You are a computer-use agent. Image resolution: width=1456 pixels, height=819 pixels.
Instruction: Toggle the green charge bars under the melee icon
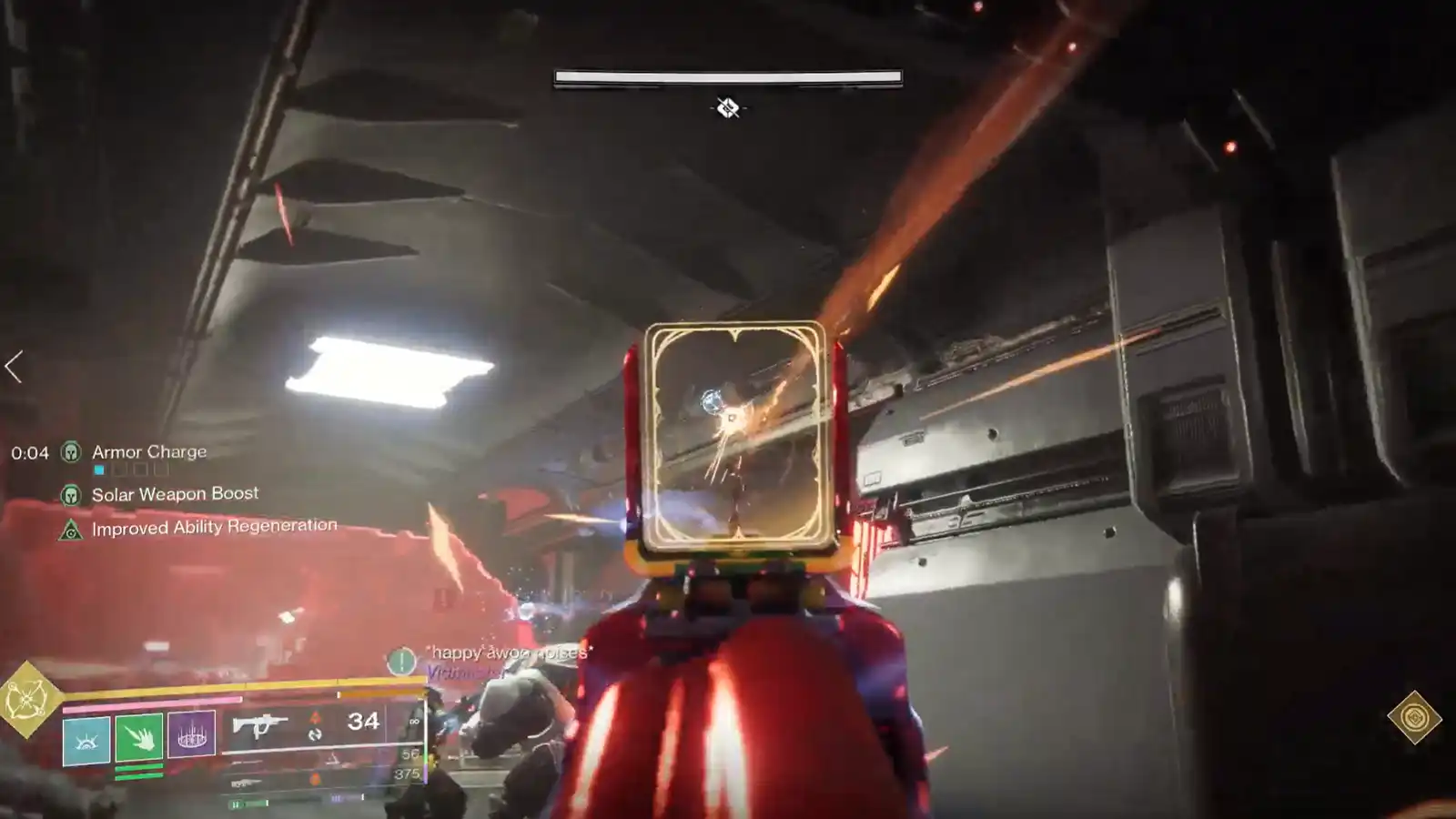(x=138, y=771)
